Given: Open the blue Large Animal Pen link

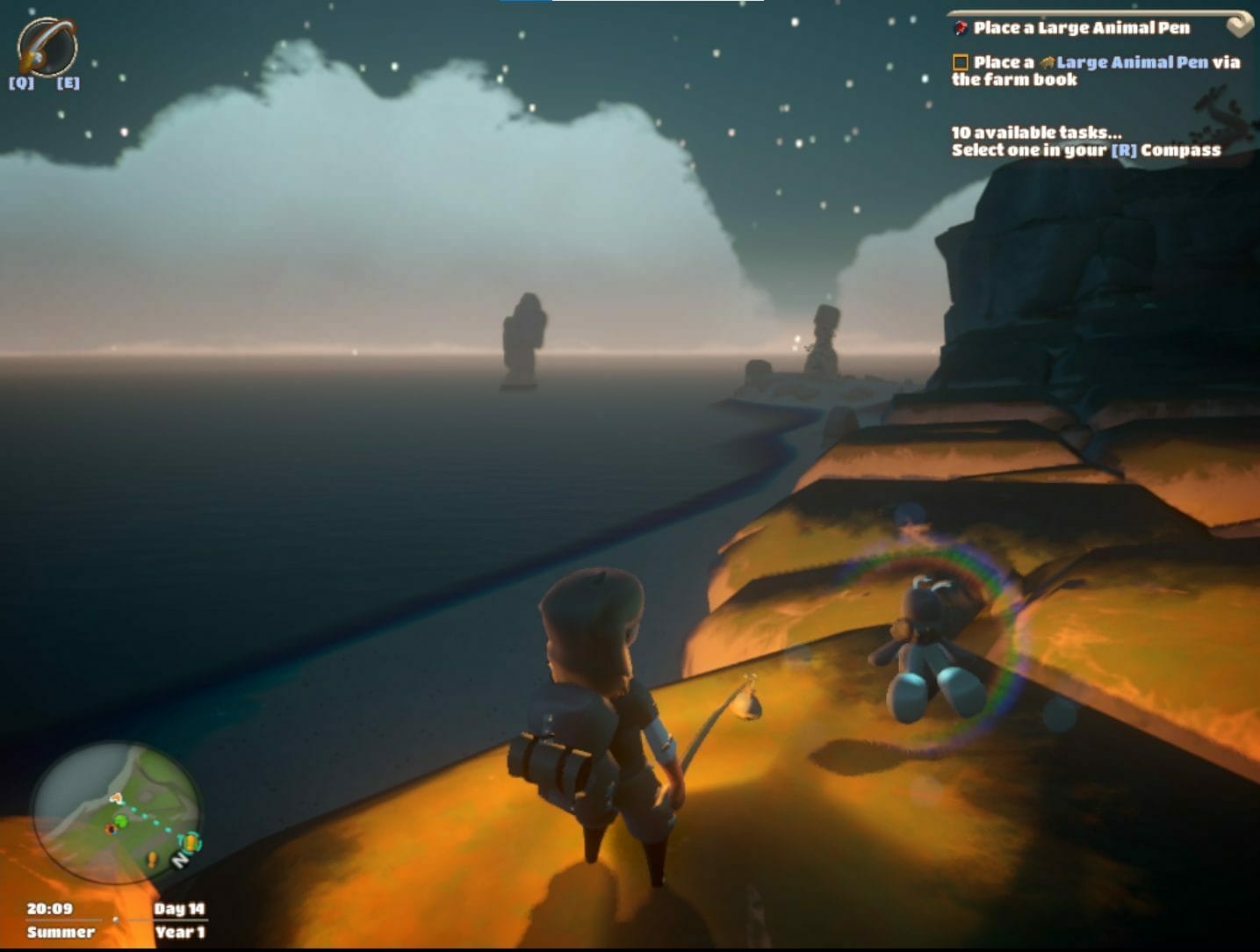Looking at the screenshot, I should point(1131,62).
